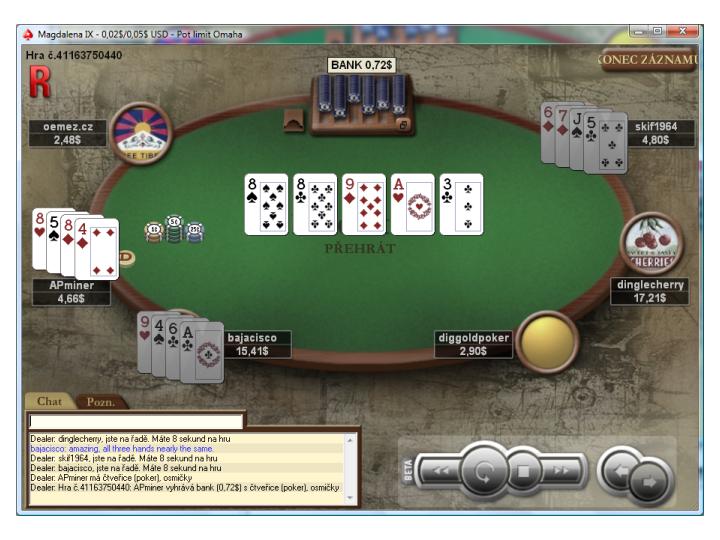
Task: Switch to the Chat tab
Action: [49, 401]
